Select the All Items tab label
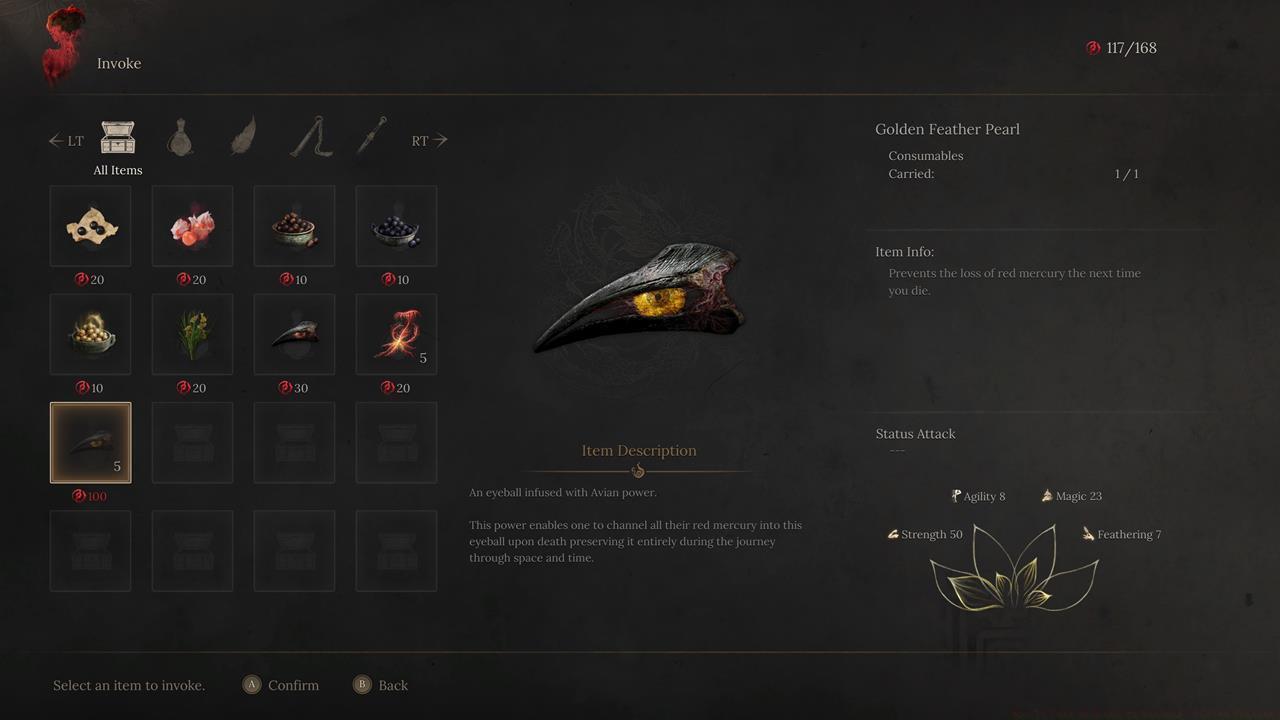Screen dimensions: 1280x720 tap(117, 170)
